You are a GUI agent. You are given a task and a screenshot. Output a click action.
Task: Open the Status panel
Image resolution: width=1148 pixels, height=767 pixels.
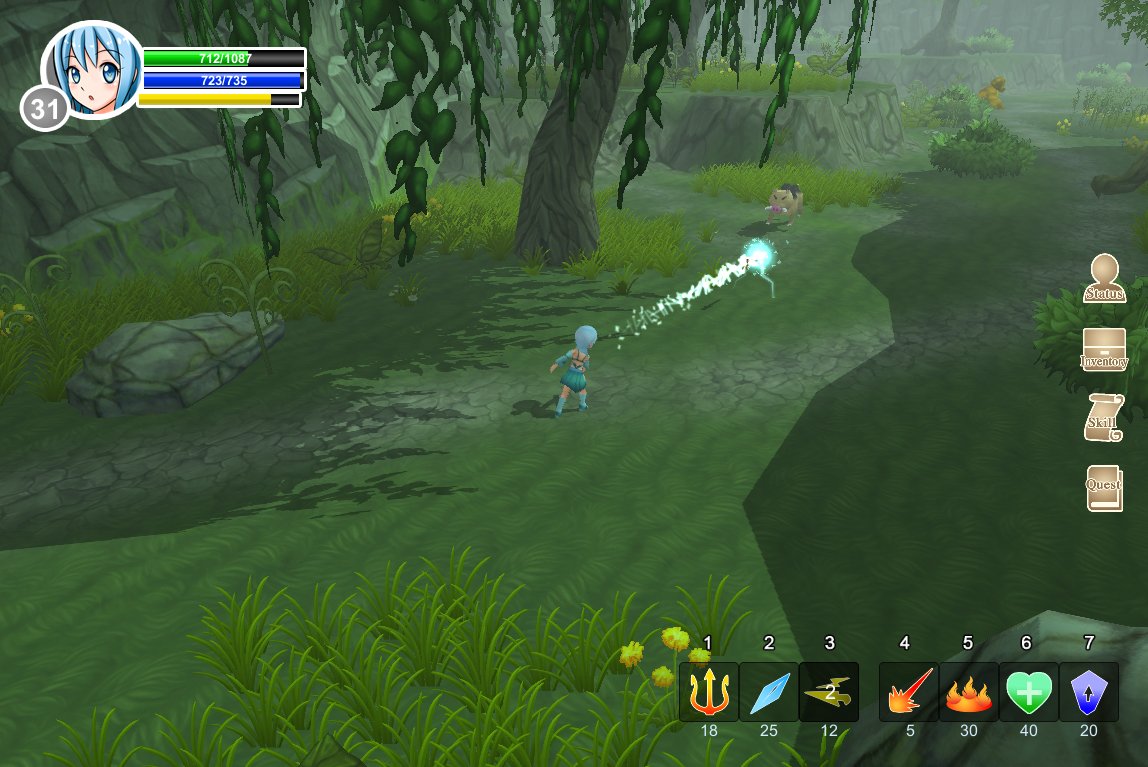[1104, 279]
